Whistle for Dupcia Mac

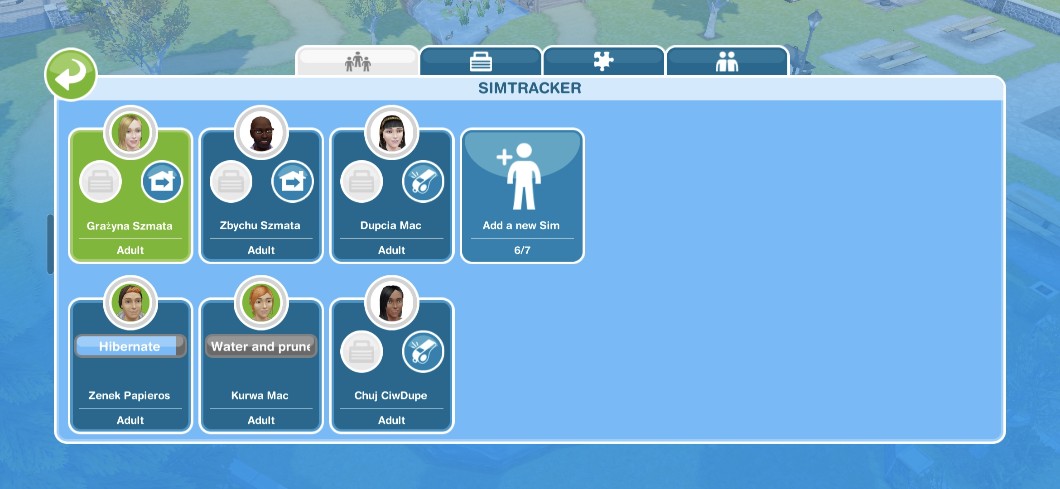pos(423,182)
